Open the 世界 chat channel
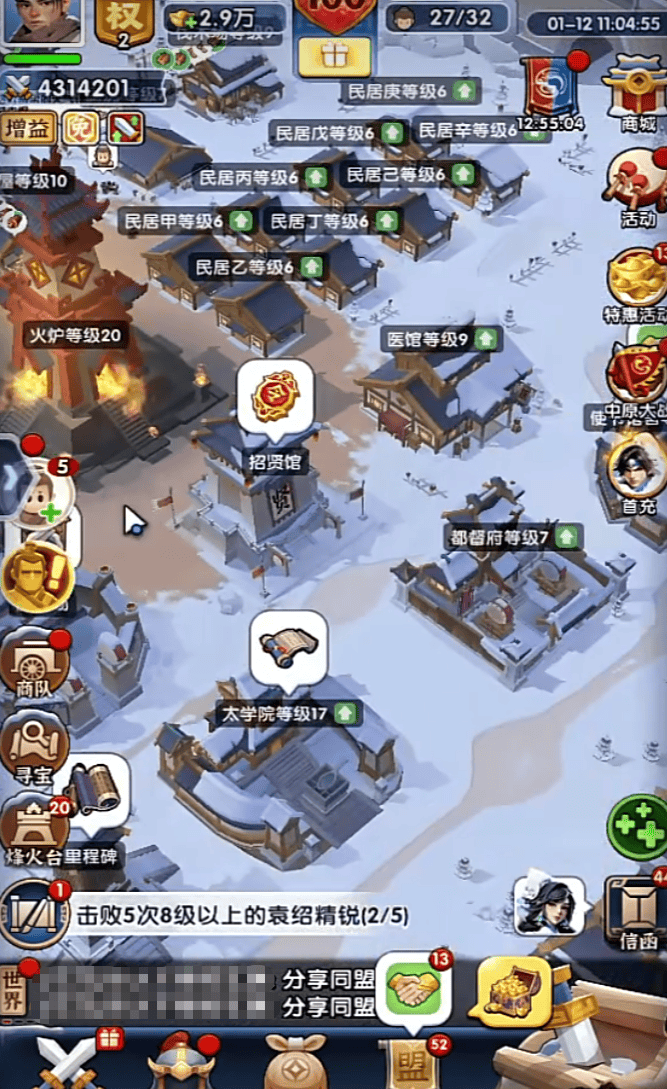Viewport: 667px width, 1089px height. pyautogui.click(x=15, y=990)
